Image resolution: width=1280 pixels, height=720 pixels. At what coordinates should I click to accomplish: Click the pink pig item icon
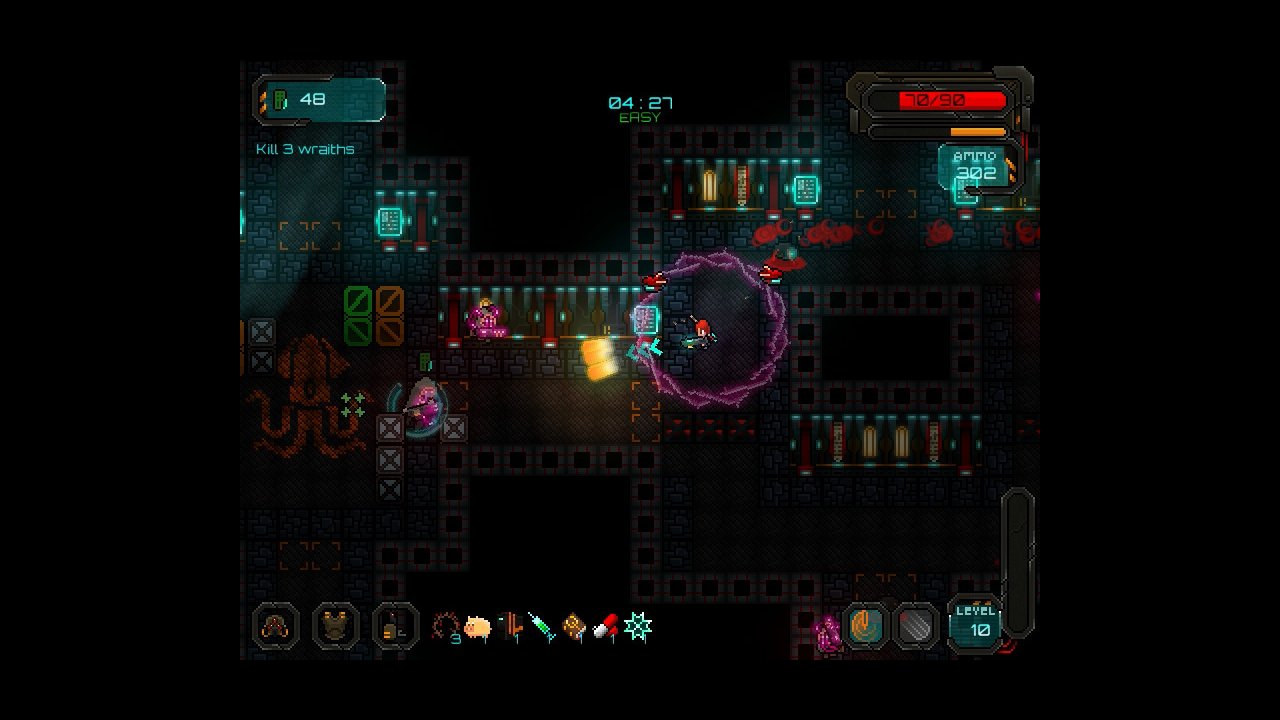point(478,627)
